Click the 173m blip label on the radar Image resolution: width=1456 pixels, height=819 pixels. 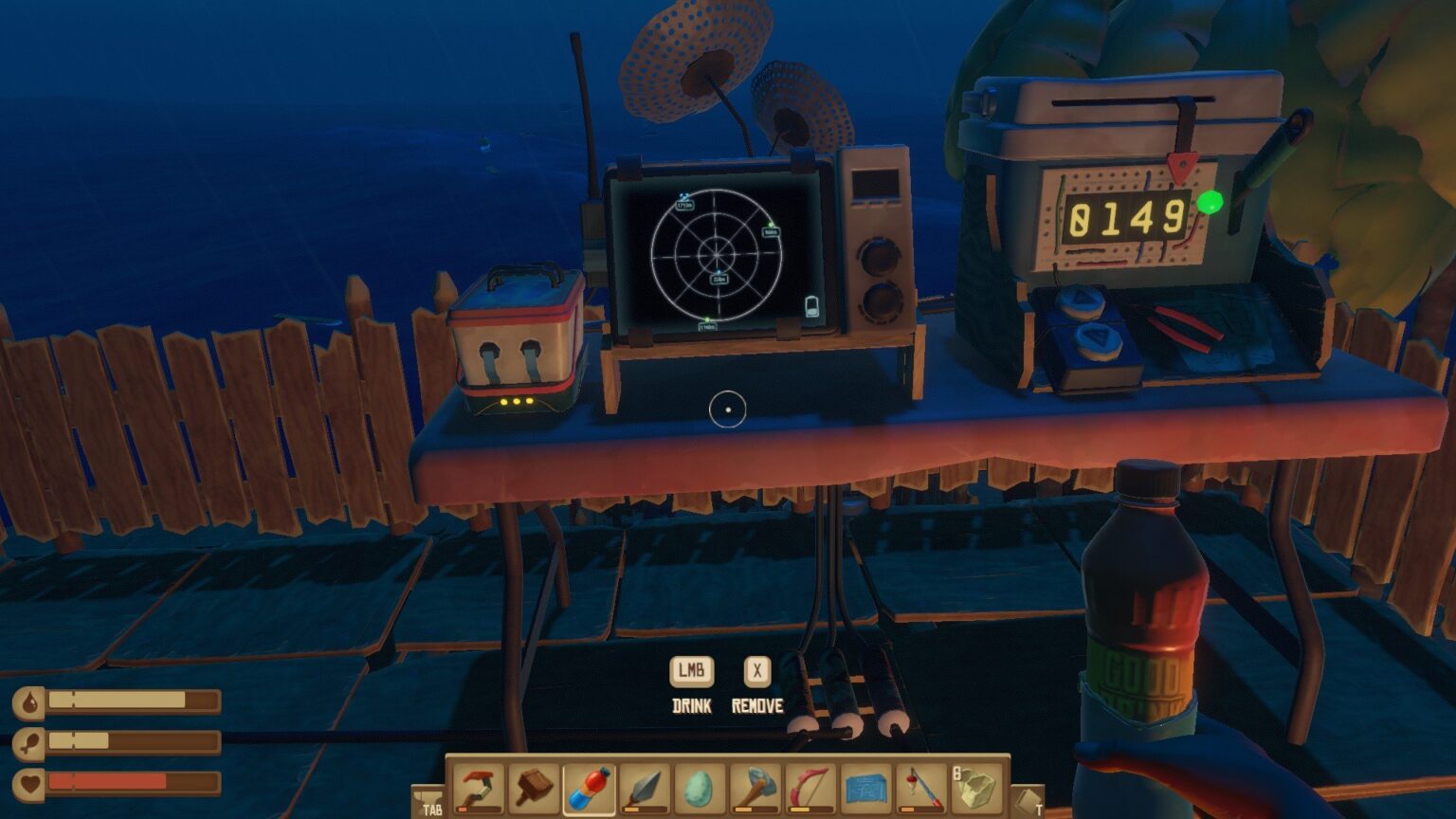pos(684,206)
